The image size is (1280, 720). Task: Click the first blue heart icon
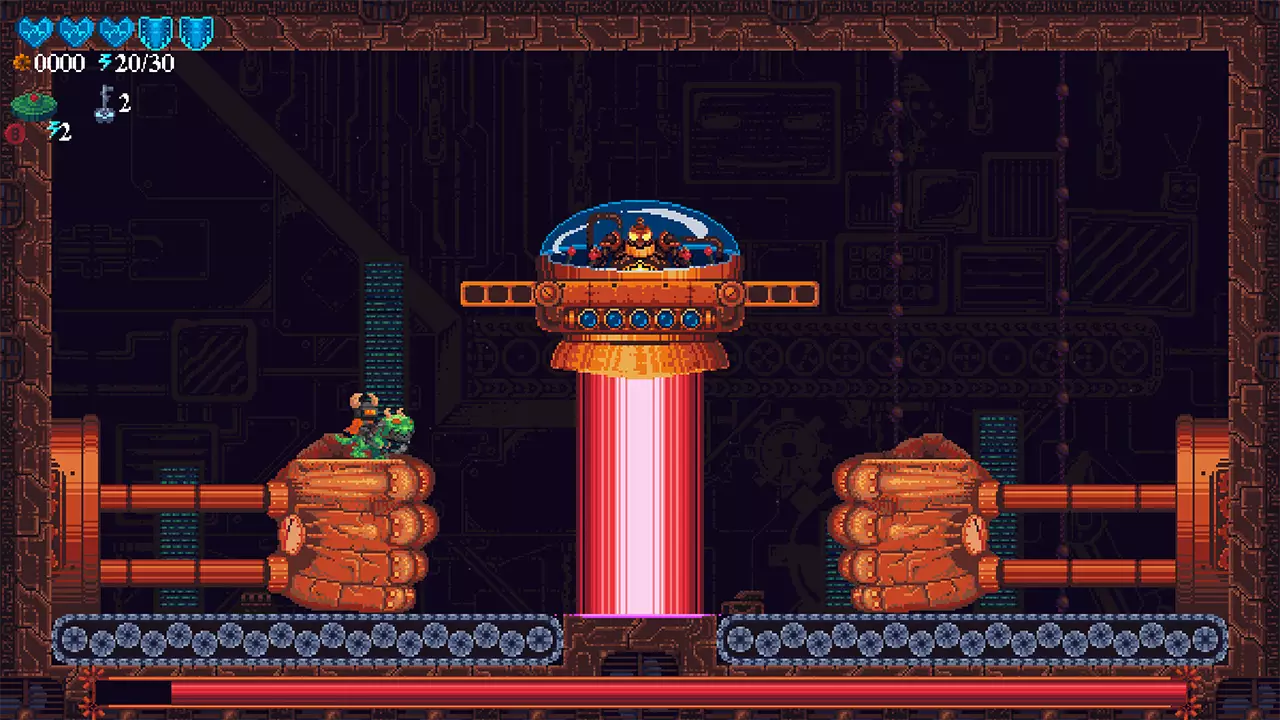[35, 31]
